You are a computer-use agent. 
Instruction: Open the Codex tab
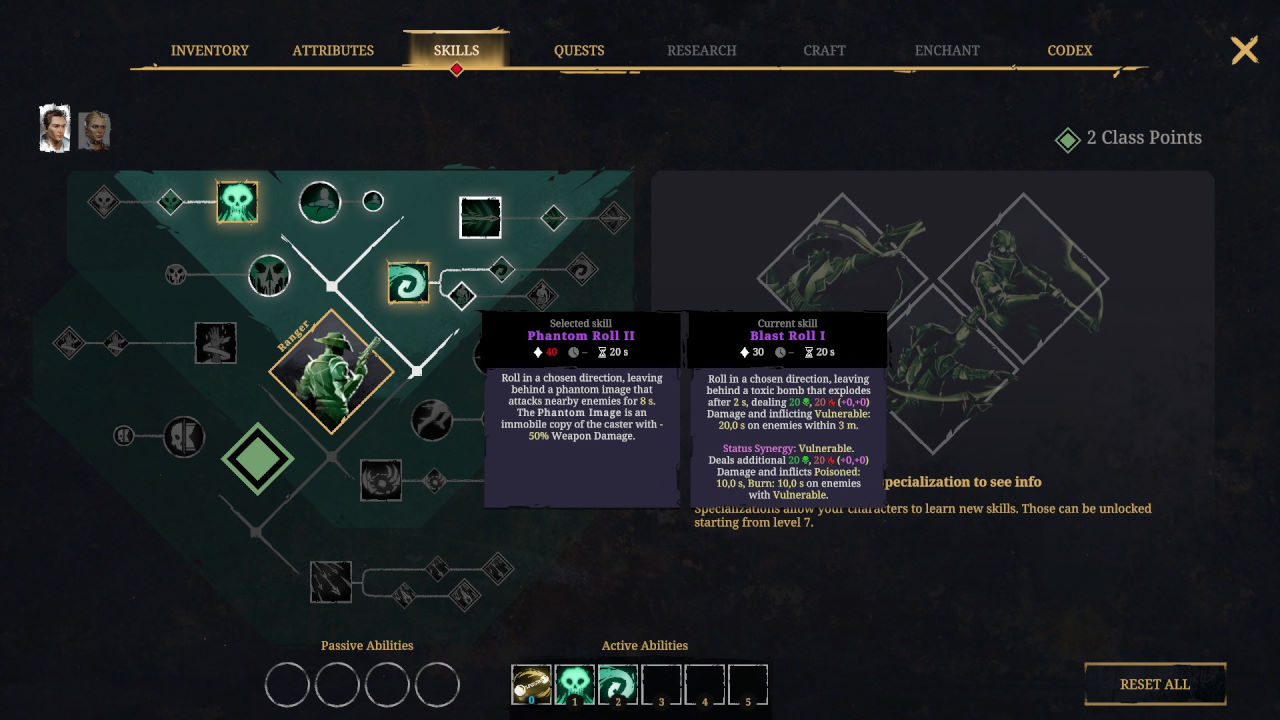point(1069,50)
